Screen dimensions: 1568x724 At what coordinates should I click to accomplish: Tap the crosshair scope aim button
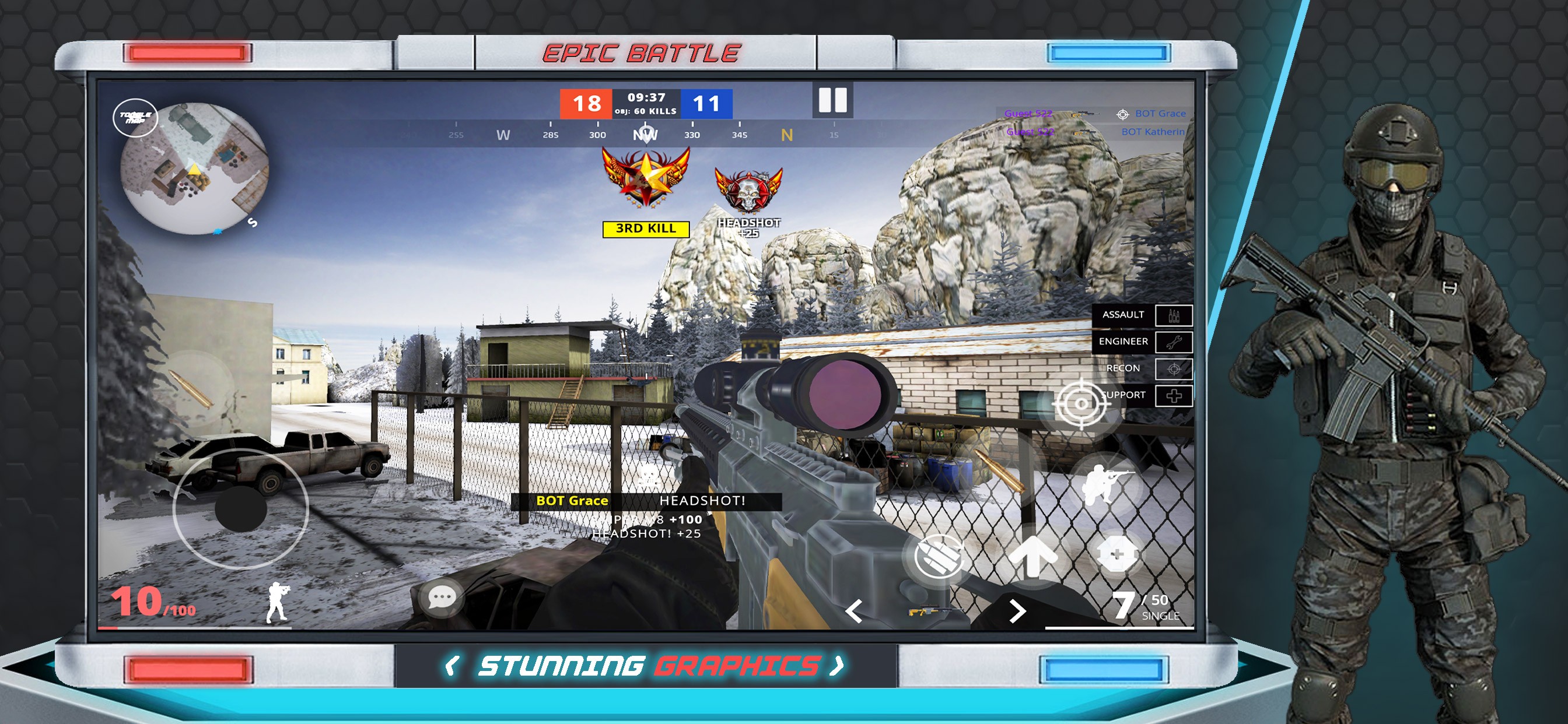tap(1080, 403)
